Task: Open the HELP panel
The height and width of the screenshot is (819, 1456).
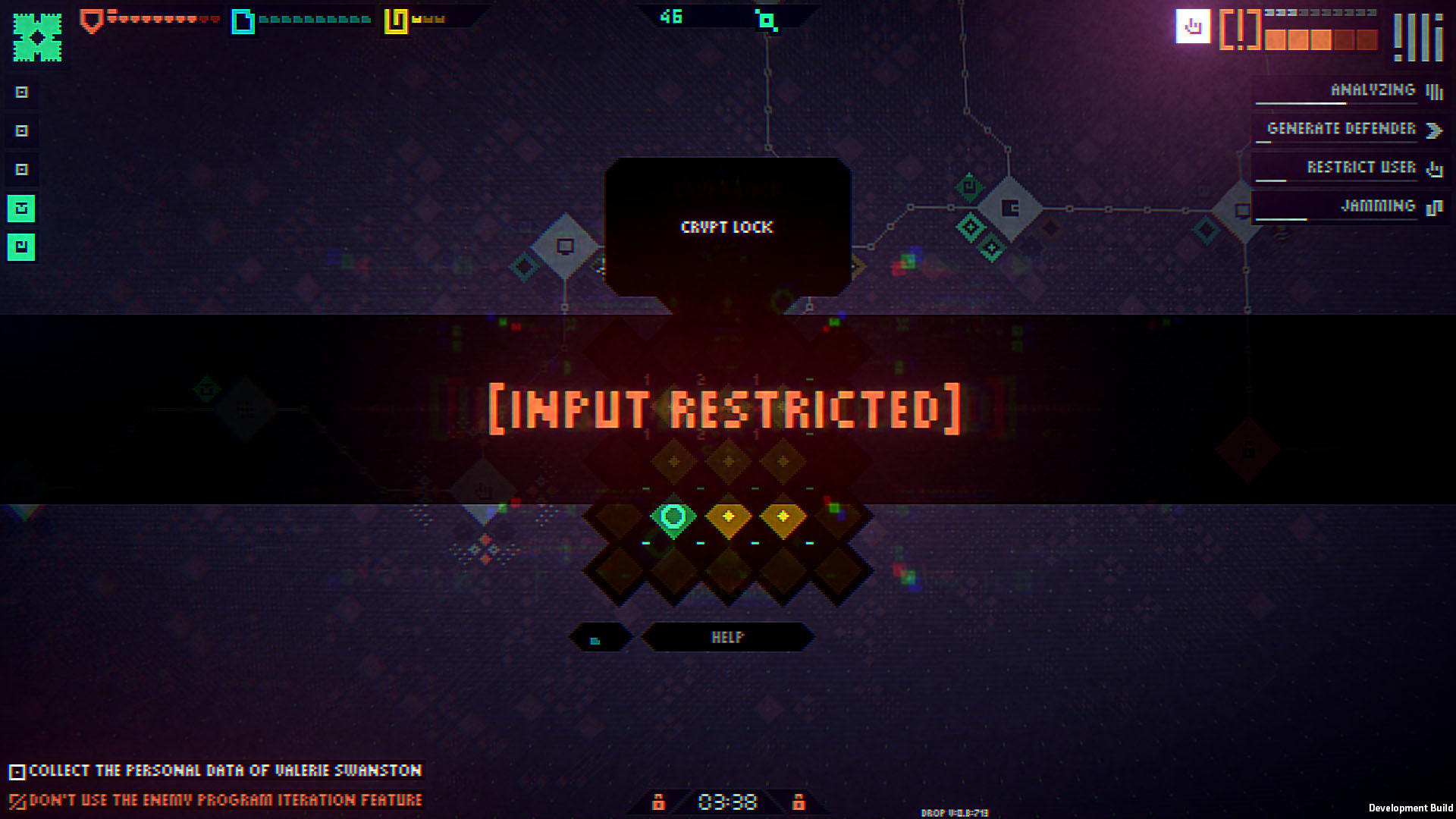Action: click(x=726, y=638)
